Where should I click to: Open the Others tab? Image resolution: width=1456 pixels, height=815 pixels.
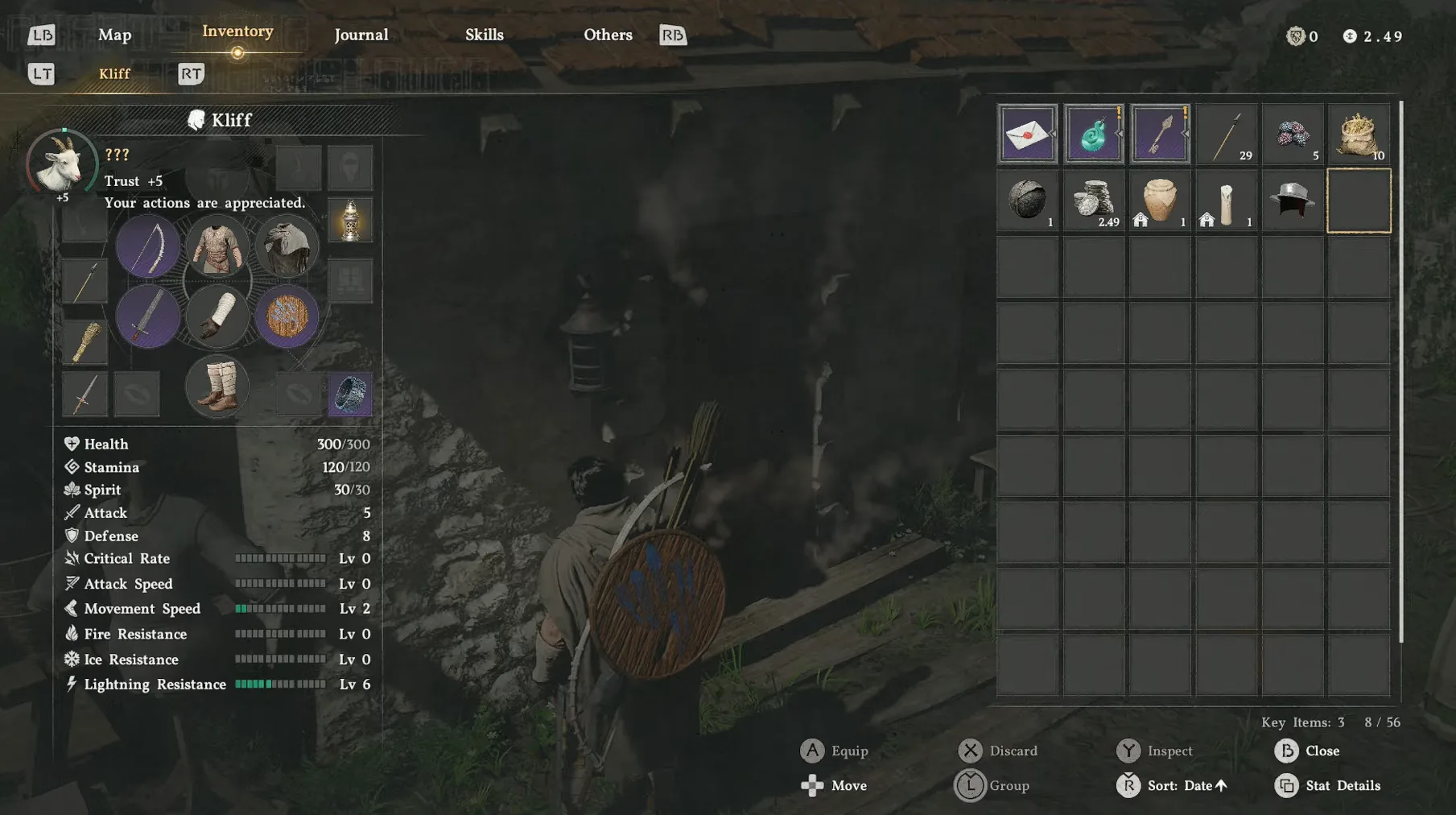click(x=608, y=35)
